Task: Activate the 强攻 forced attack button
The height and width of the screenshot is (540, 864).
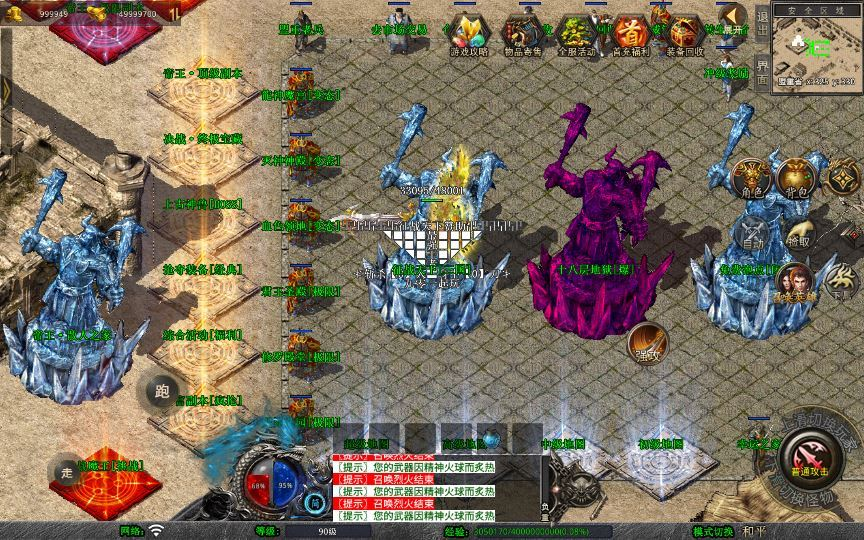Action: point(647,343)
